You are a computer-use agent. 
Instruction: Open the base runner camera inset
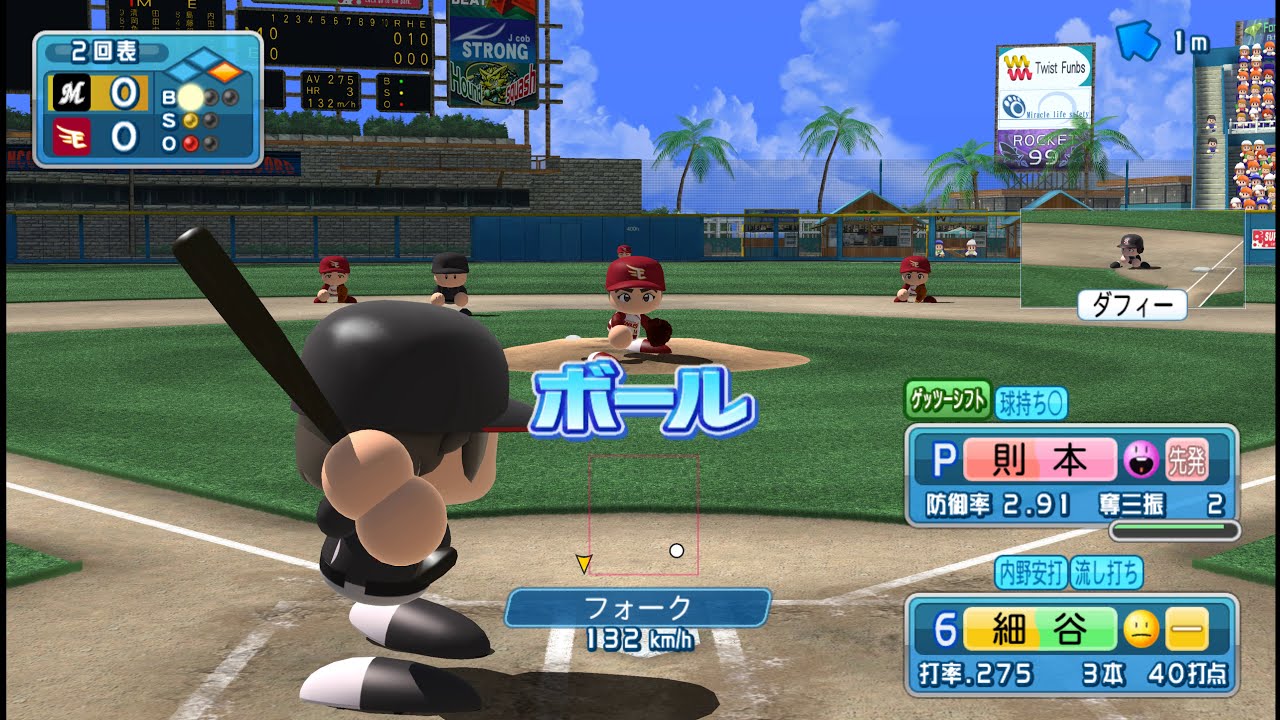pos(1132,258)
